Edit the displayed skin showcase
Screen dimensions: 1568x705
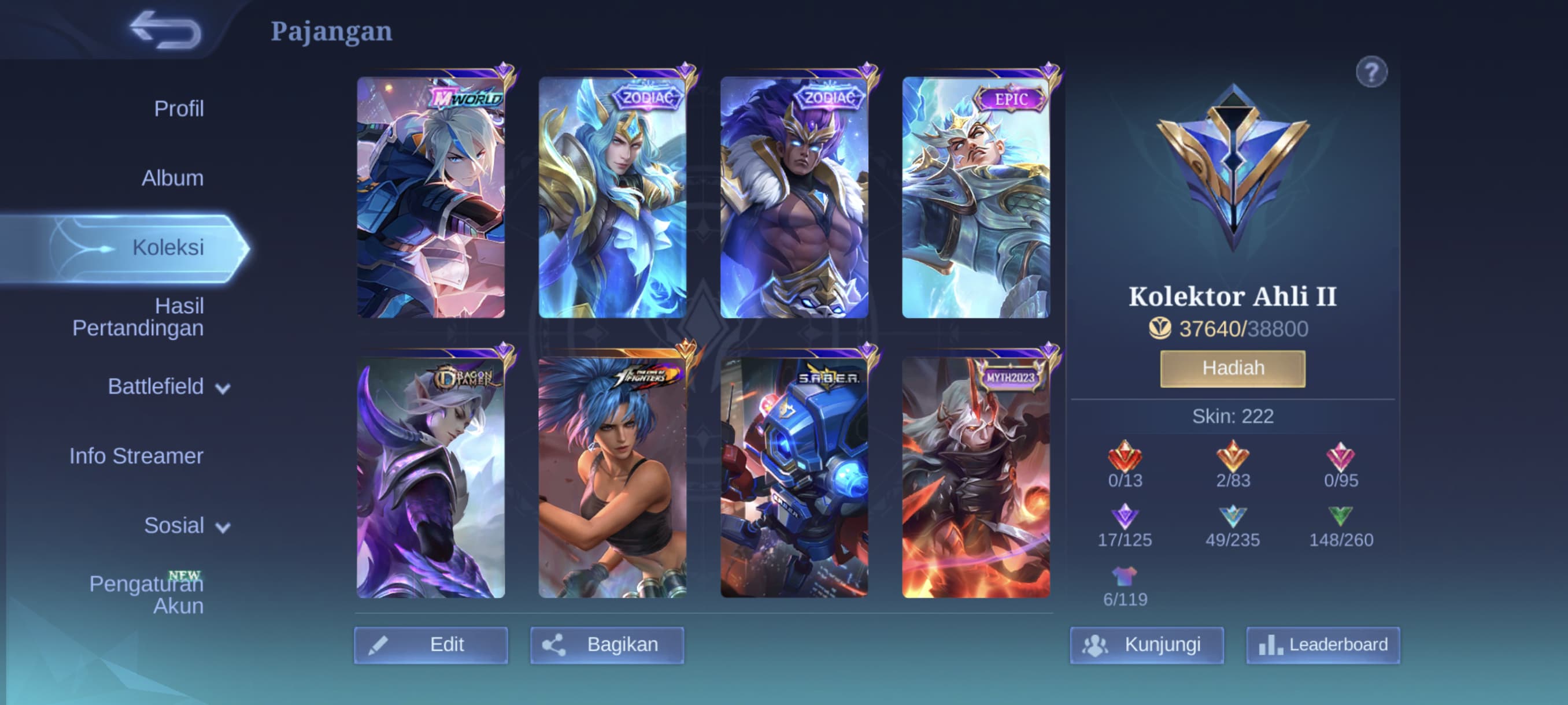coord(431,644)
